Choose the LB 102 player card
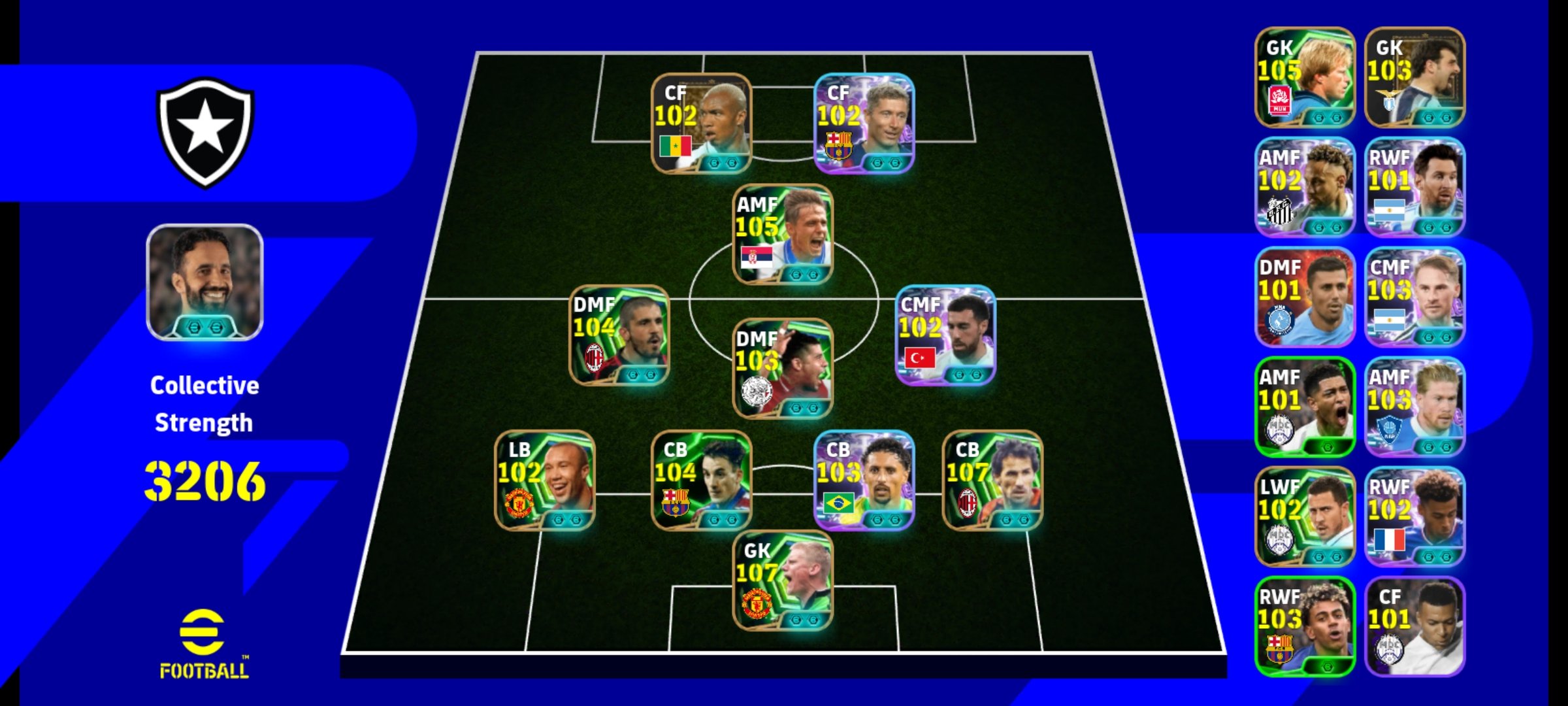The image size is (1568, 706). (x=545, y=480)
